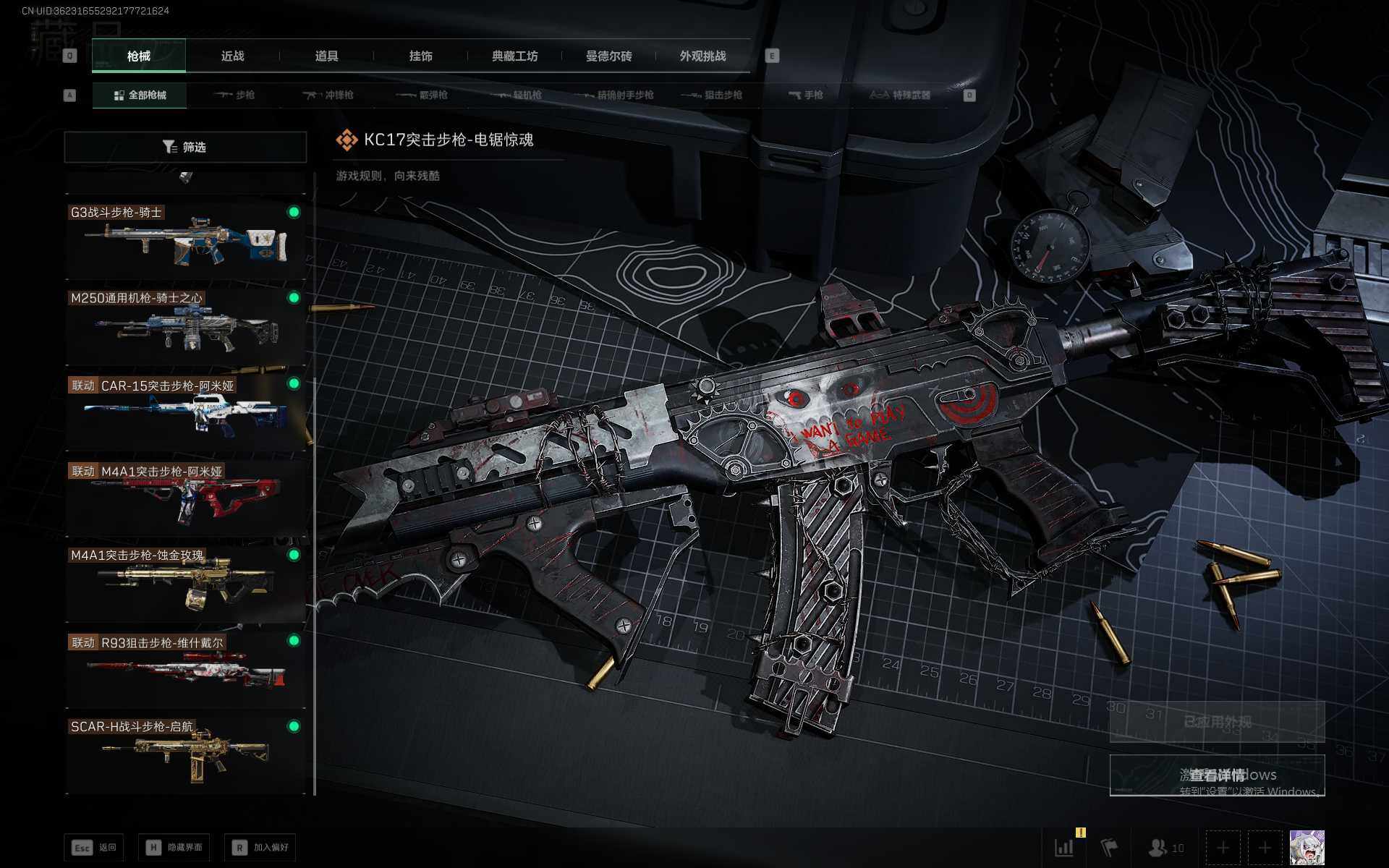Open the 典藏工坊 workshop tab
Viewport: 1389px width, 868px height.
click(x=514, y=56)
